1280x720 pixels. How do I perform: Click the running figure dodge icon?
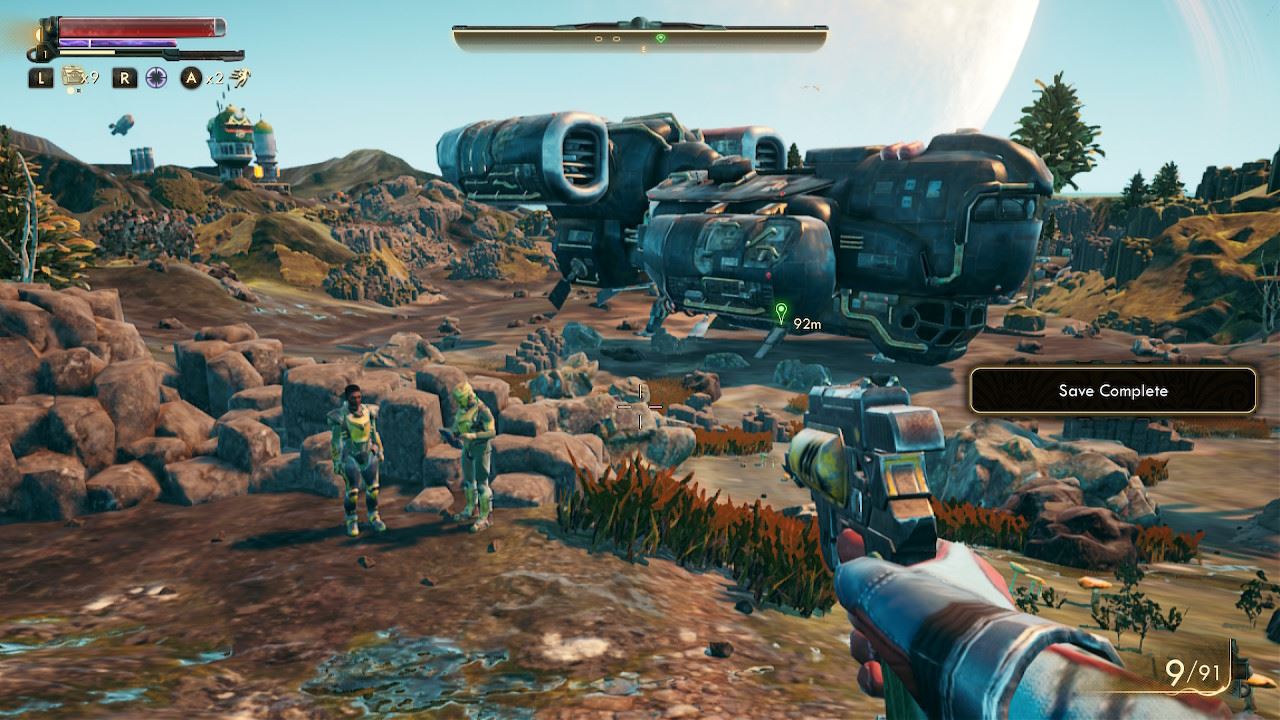click(x=240, y=77)
